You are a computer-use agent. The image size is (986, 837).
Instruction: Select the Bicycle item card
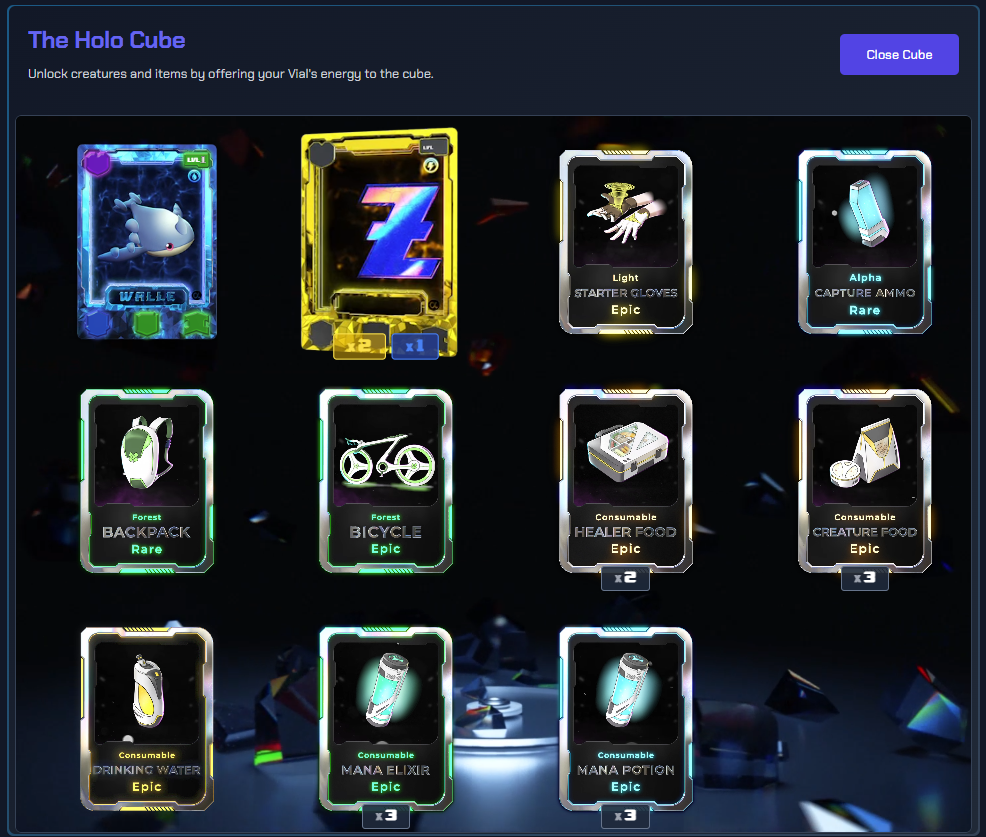tap(386, 480)
